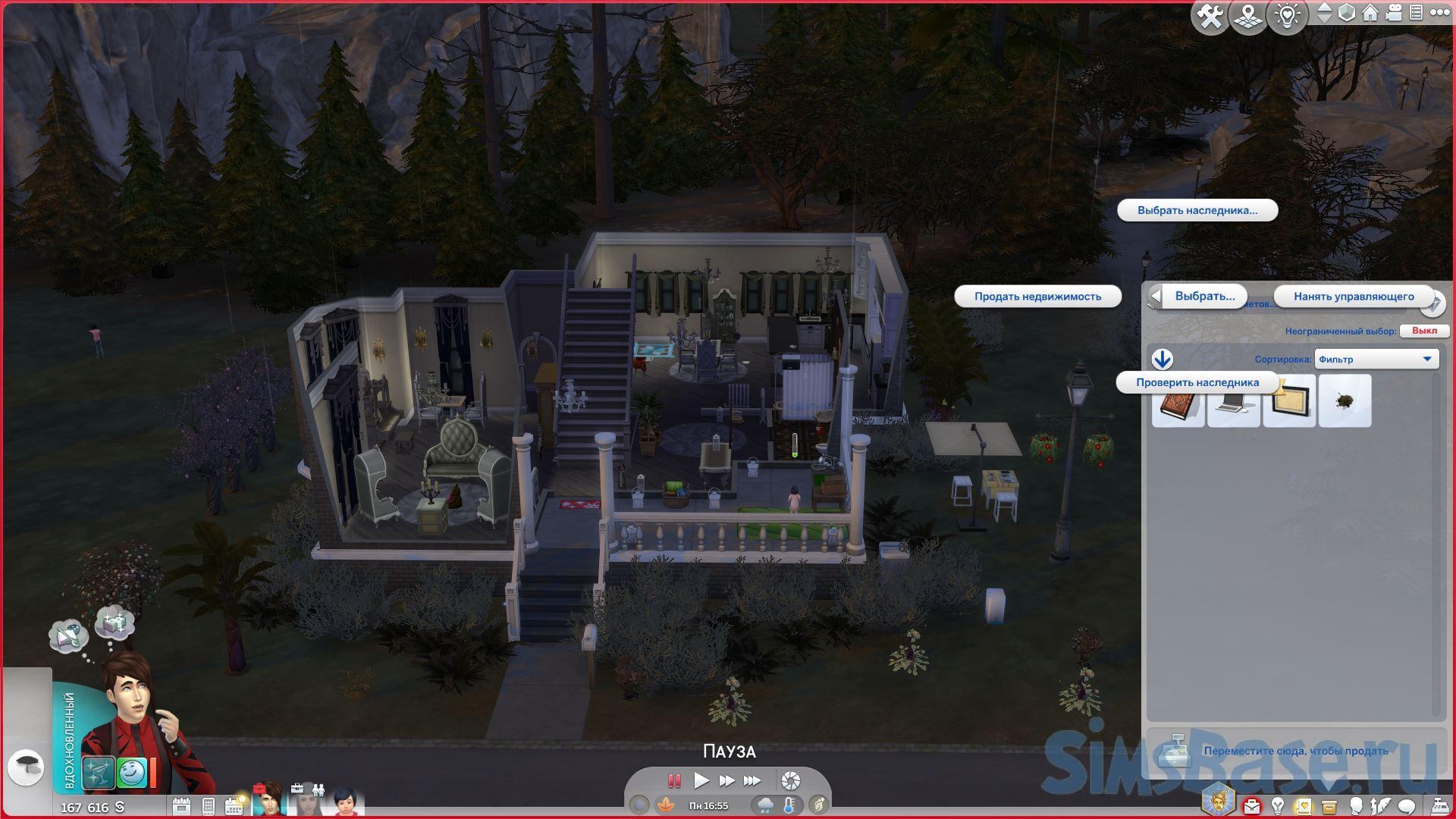Click 'Выбрать наследника...' button
The image size is (1456, 819).
(1197, 210)
